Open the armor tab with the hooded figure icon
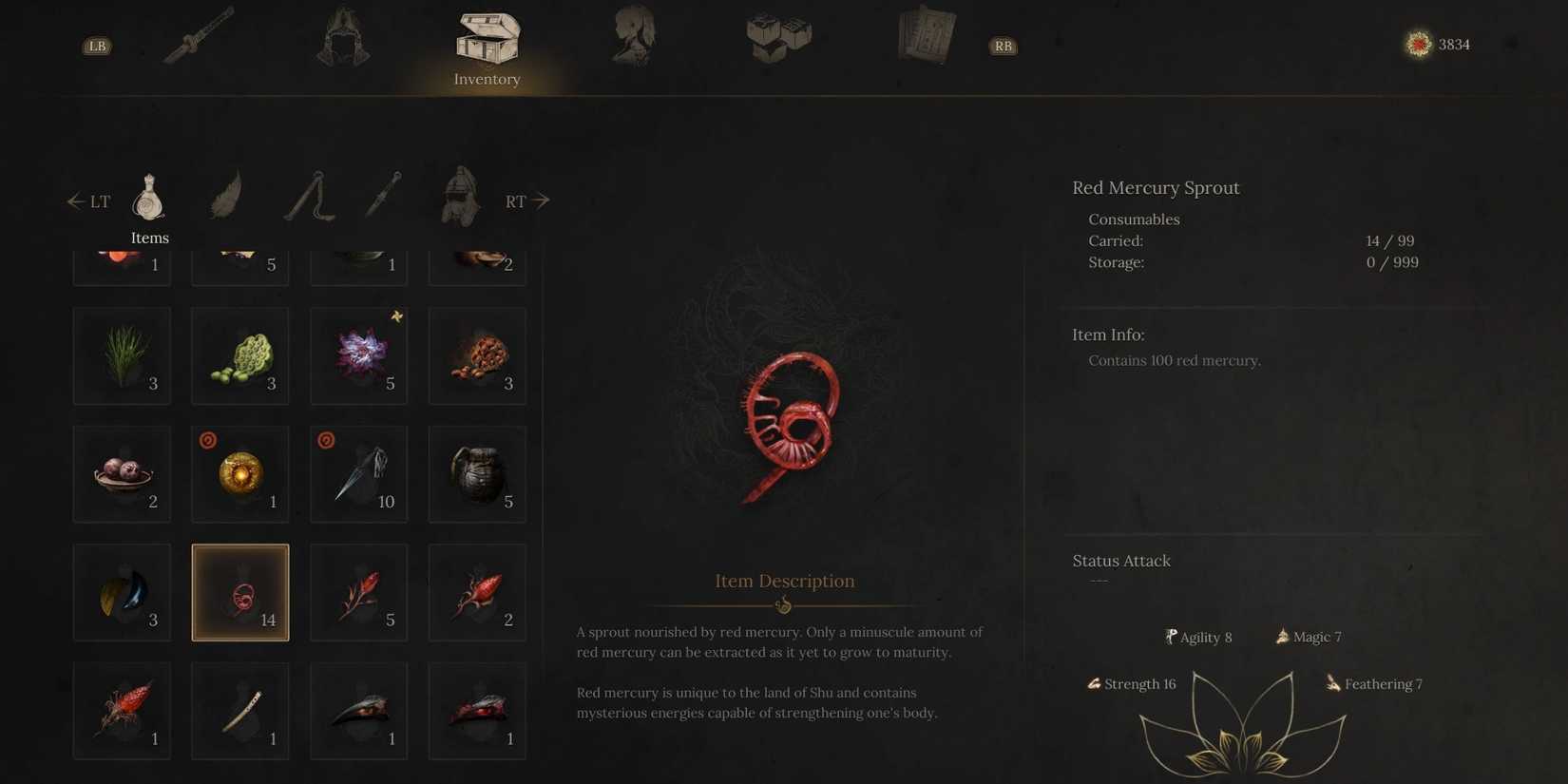Viewport: 1568px width, 784px height. pyautogui.click(x=343, y=38)
